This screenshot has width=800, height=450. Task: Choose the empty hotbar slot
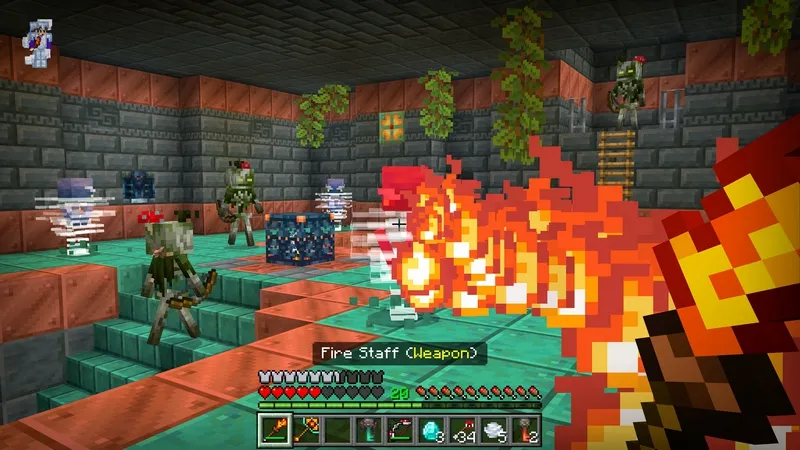point(337,431)
